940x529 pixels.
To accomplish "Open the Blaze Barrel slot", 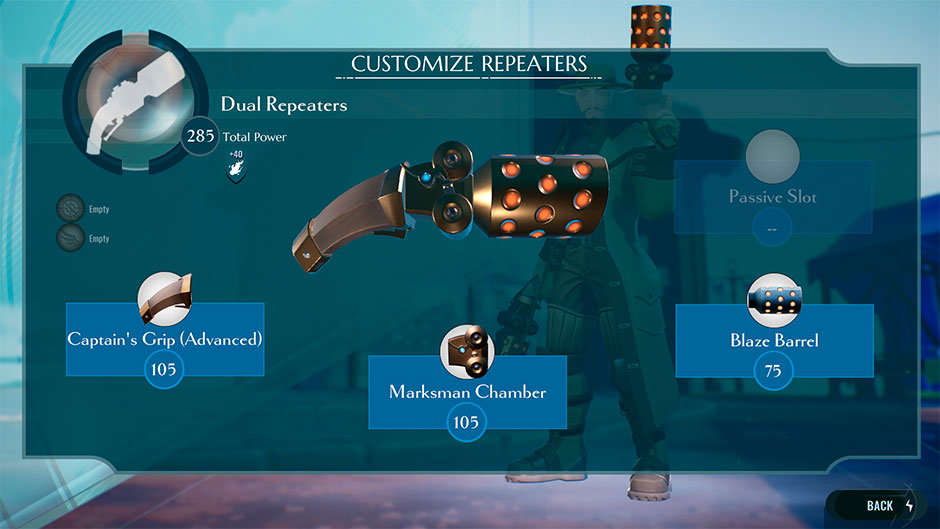I will (774, 341).
